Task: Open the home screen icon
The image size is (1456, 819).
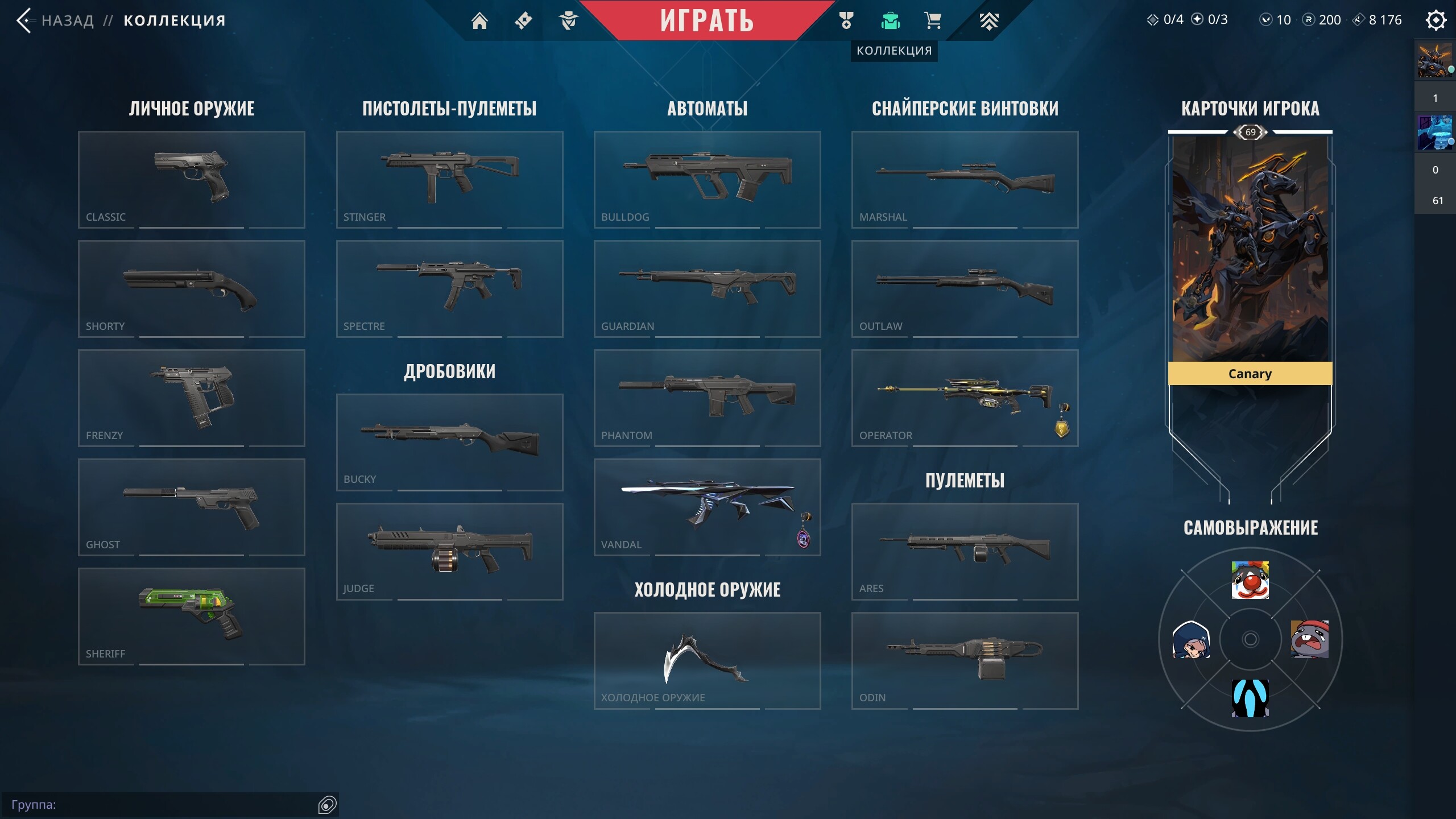Action: (479, 20)
